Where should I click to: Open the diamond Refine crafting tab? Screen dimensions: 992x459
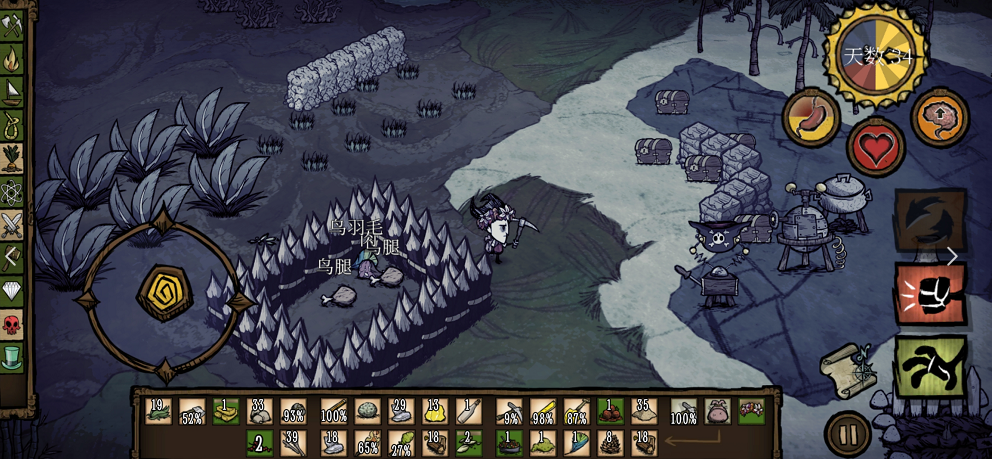[x=11, y=290]
